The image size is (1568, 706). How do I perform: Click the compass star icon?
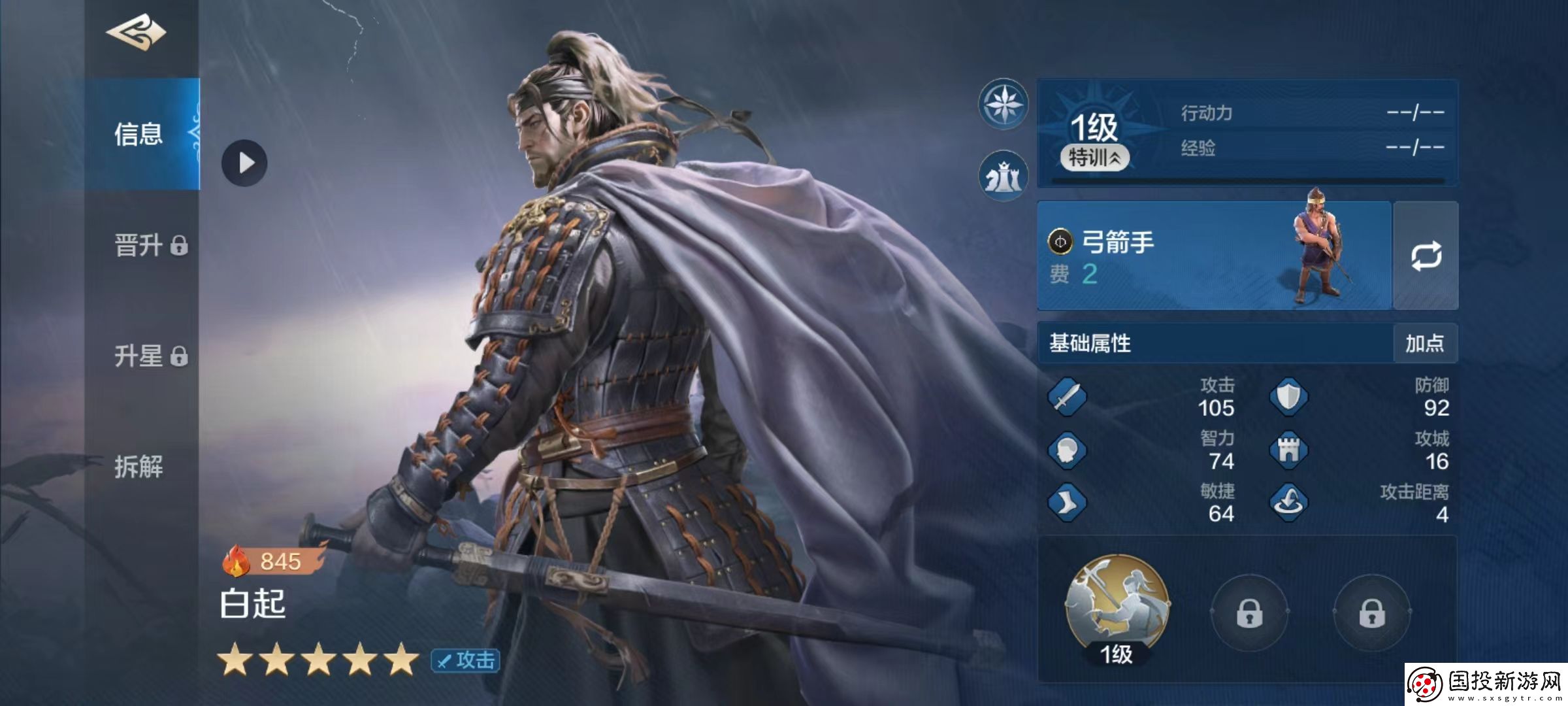pos(1003,104)
